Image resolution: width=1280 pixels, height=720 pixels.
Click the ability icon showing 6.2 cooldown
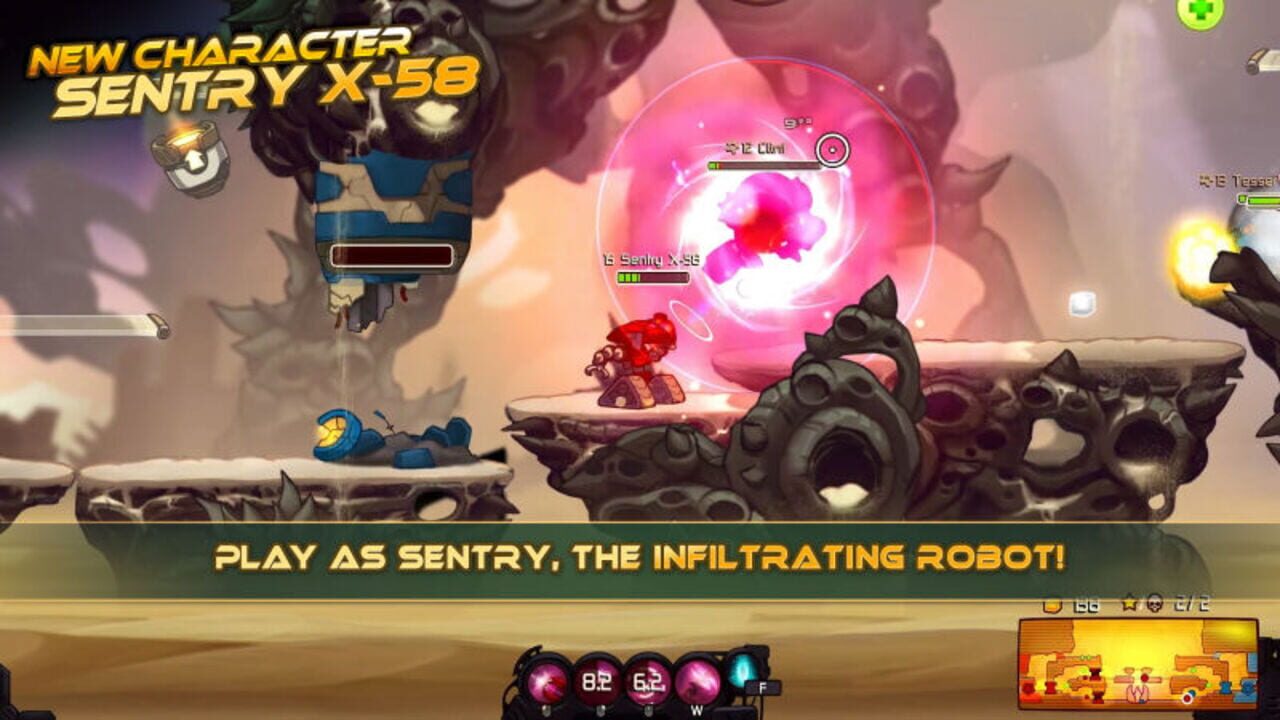(x=648, y=682)
